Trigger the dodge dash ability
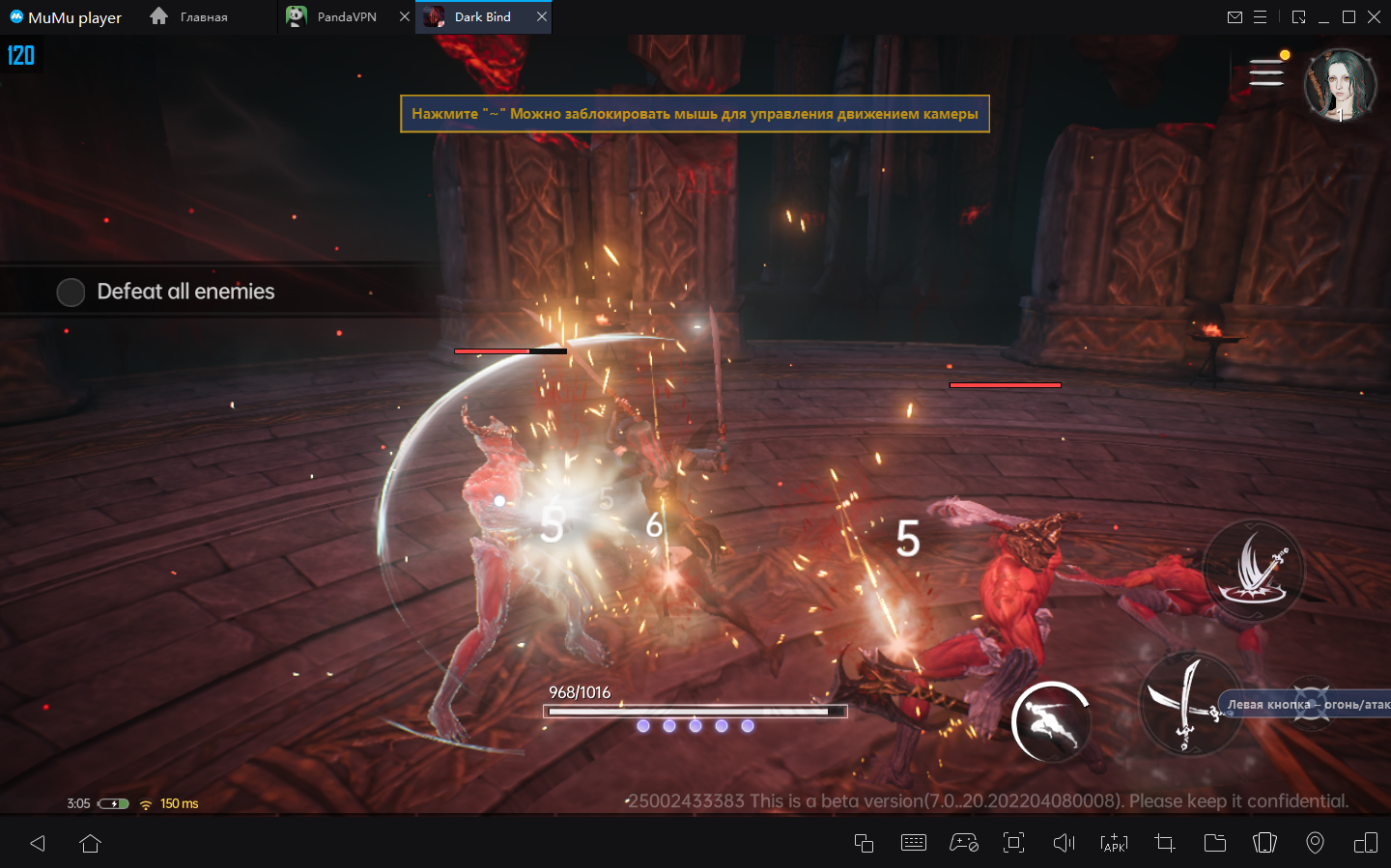 (x=1051, y=721)
